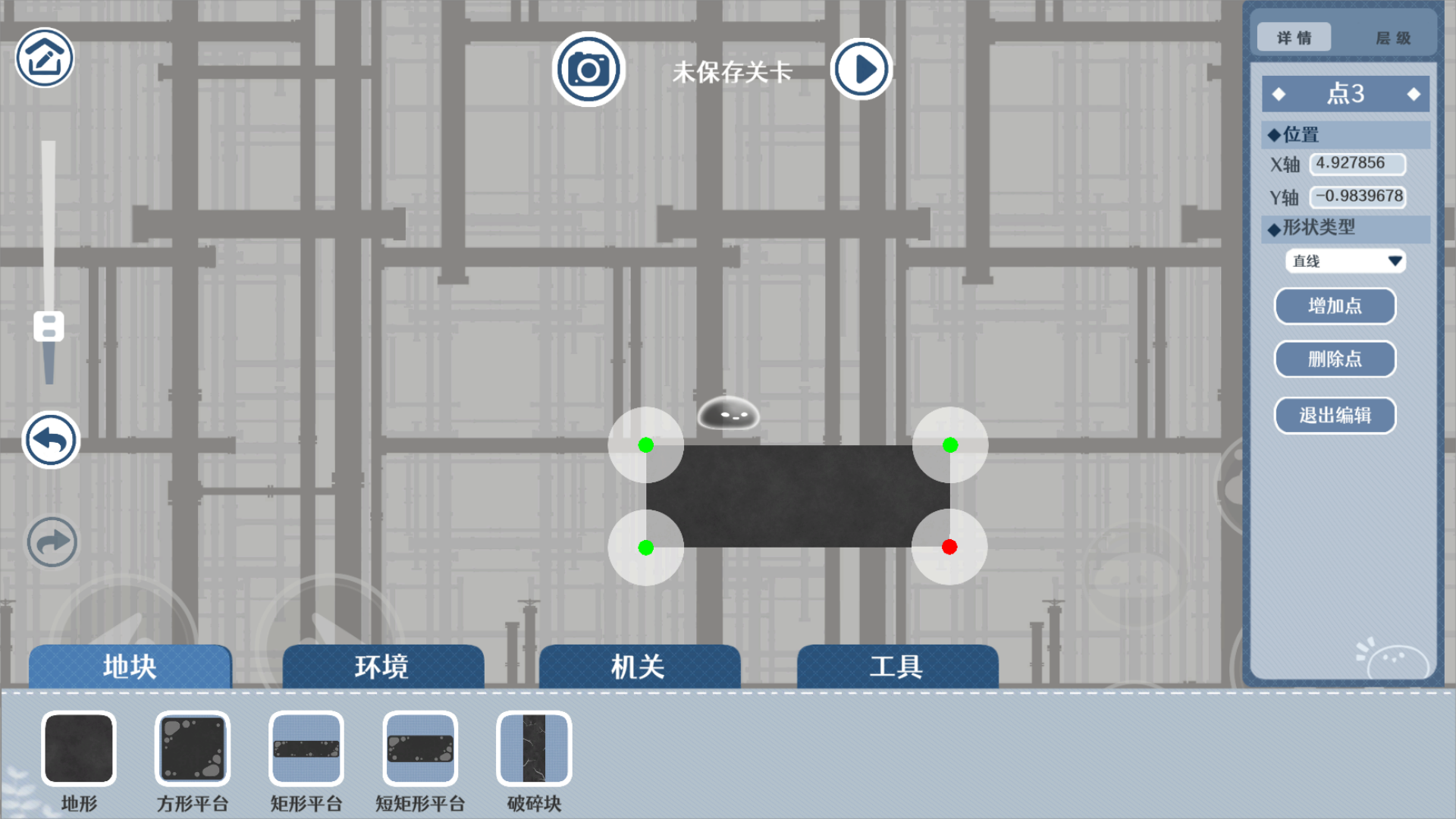Click the left diamond arrow beside 点3

click(1280, 93)
